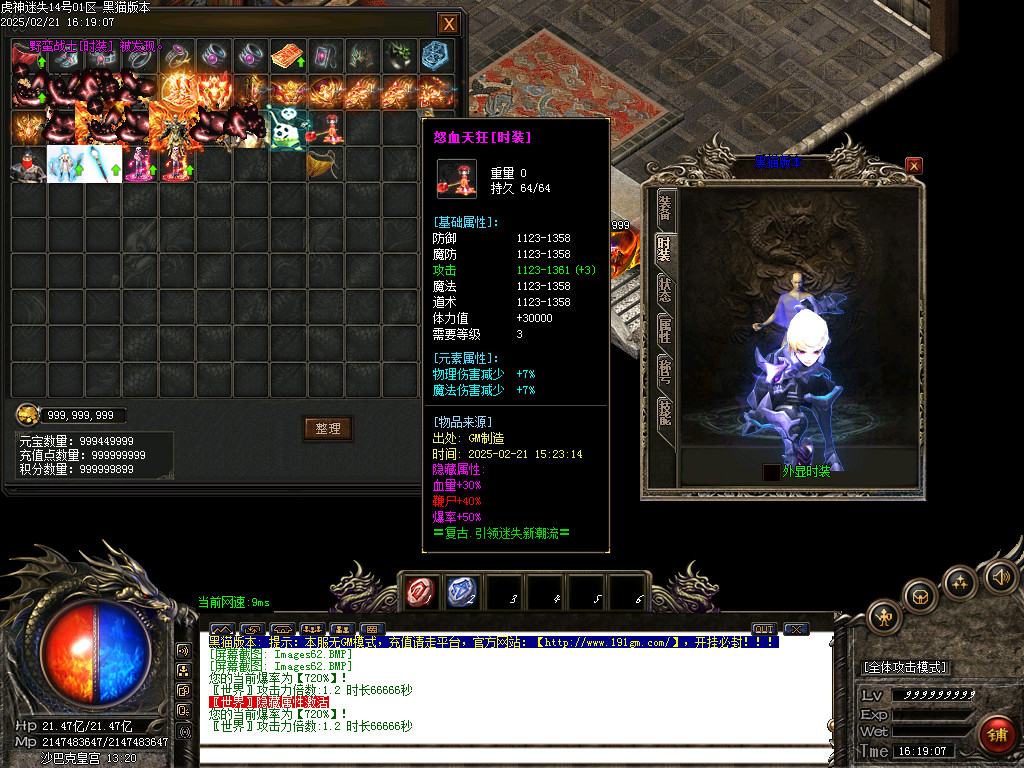Click the 整理 sort button
Viewport: 1024px width, 768px height.
click(328, 429)
